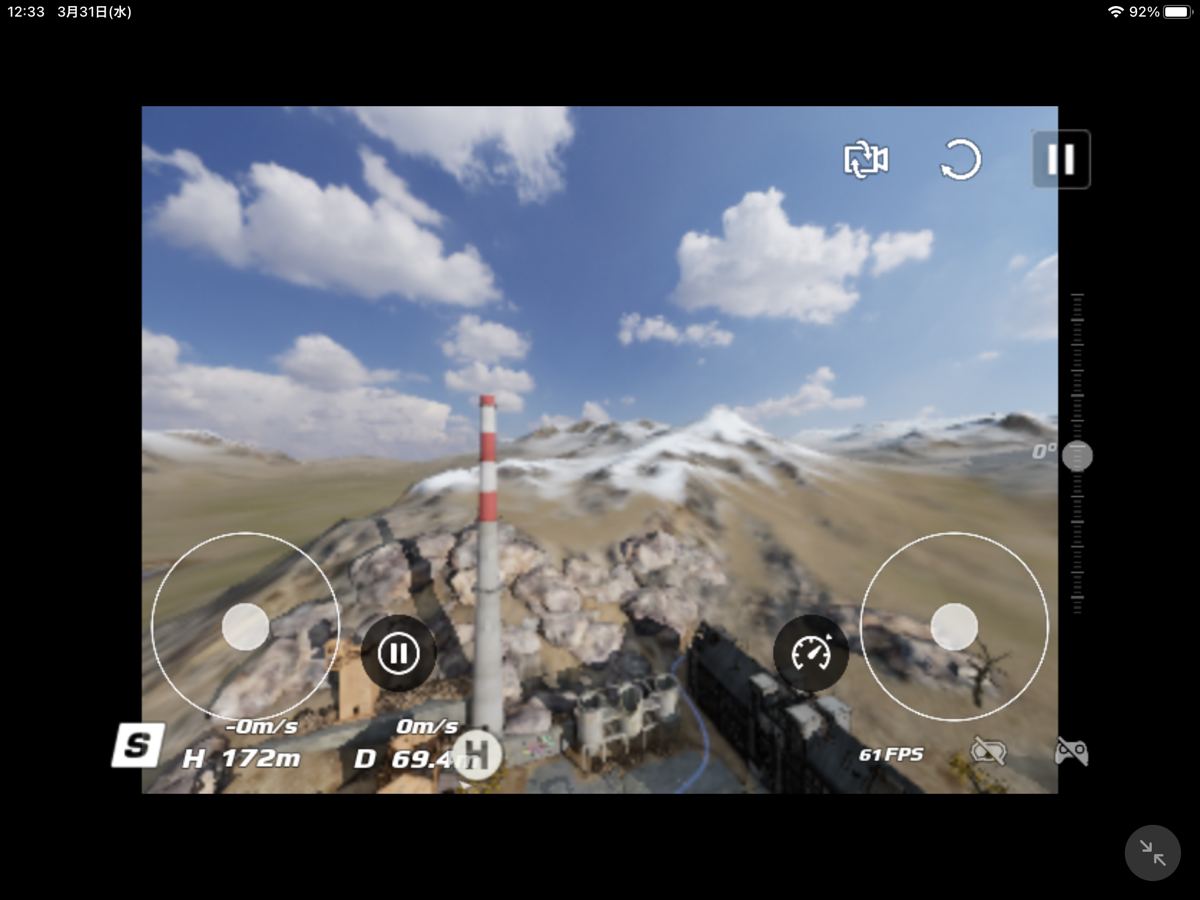Tap the left virtual joystick knob
This screenshot has height=900, width=1200.
tap(245, 627)
